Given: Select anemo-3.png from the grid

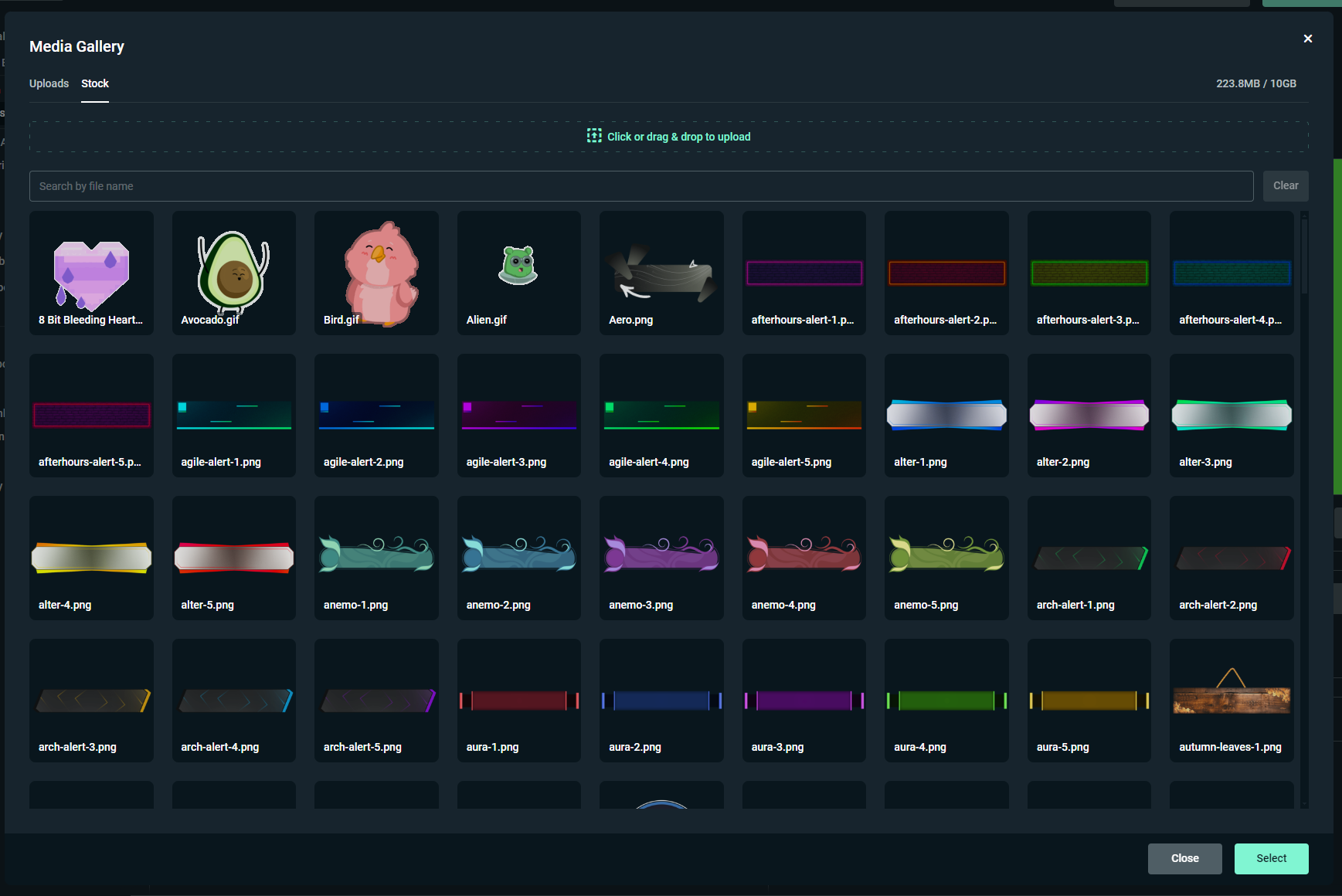Looking at the screenshot, I should (x=661, y=557).
